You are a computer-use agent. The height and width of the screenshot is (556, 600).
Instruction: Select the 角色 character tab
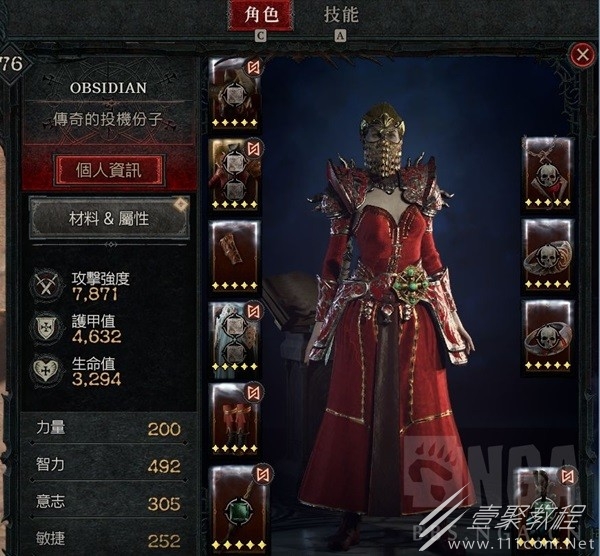point(261,15)
